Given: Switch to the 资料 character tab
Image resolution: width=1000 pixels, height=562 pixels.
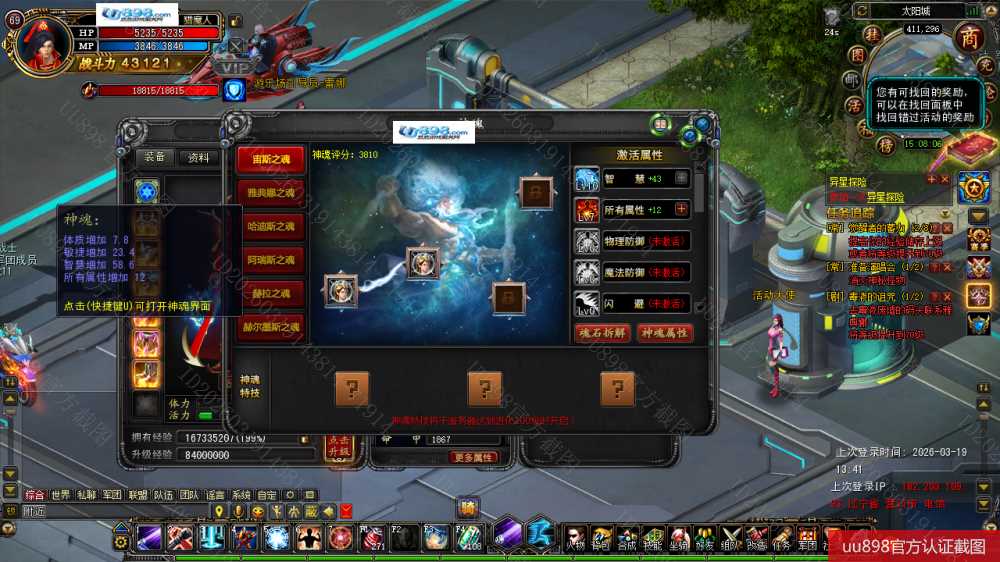Looking at the screenshot, I should (200, 157).
